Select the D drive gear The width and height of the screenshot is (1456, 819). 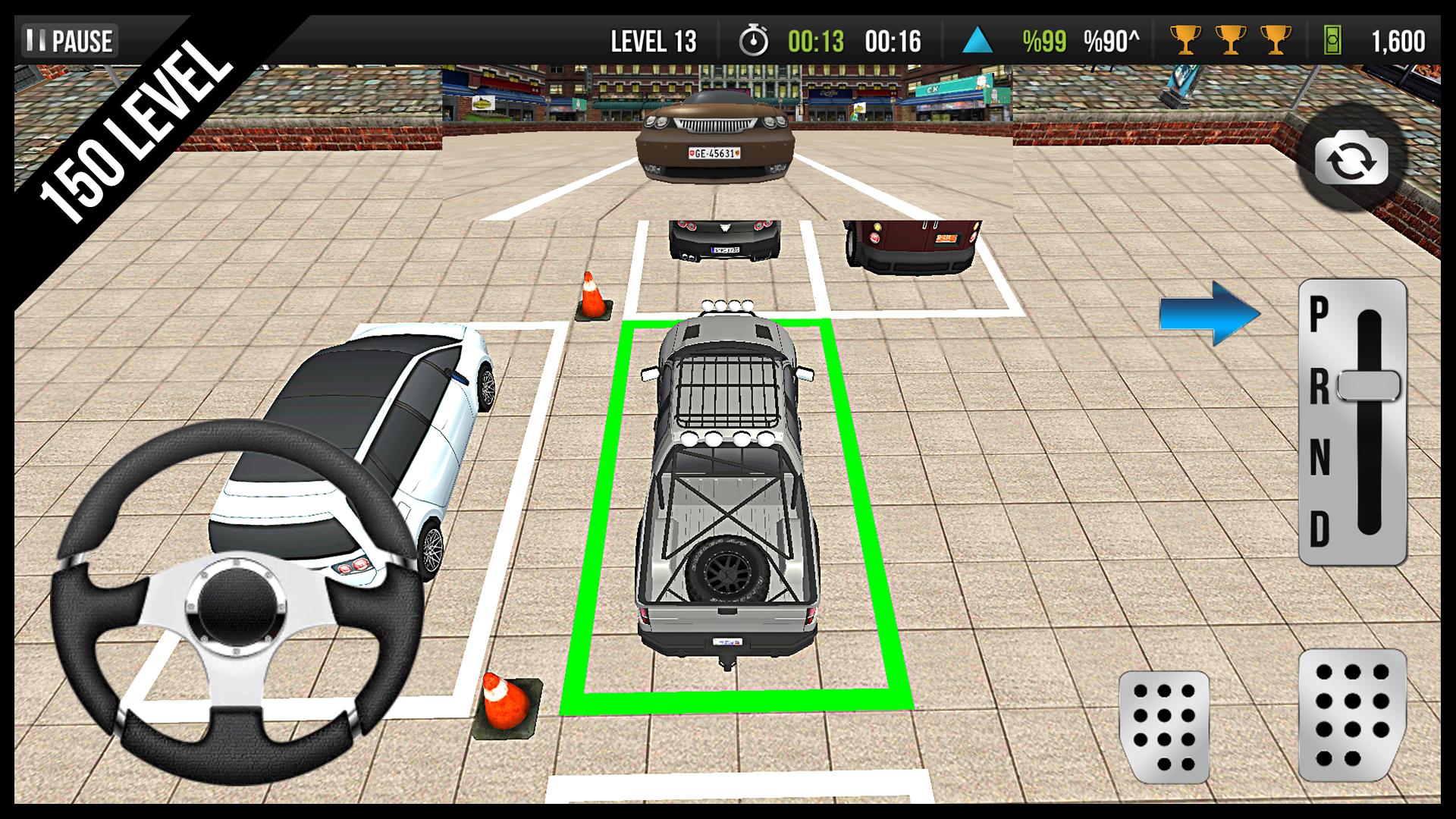pos(1319,529)
